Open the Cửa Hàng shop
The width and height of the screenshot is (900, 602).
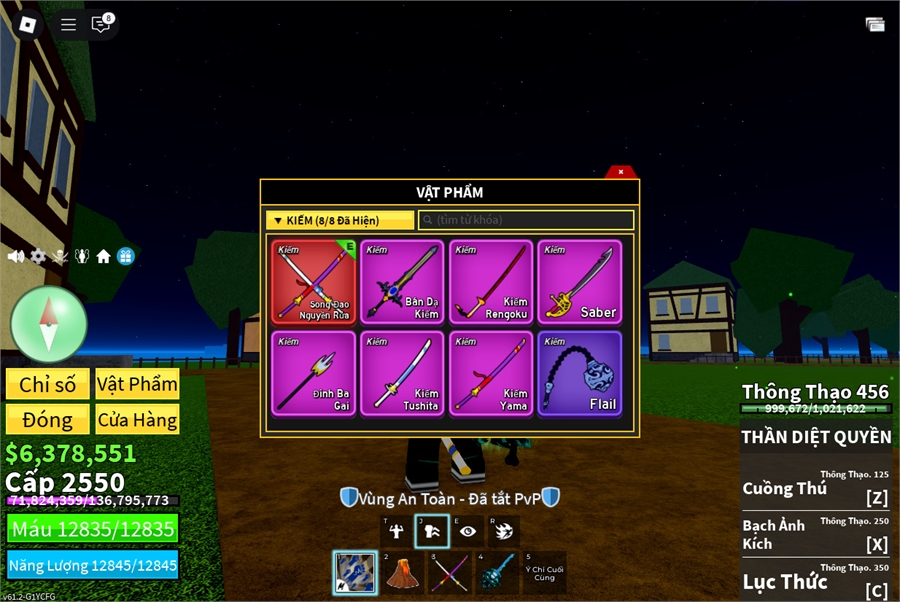137,420
